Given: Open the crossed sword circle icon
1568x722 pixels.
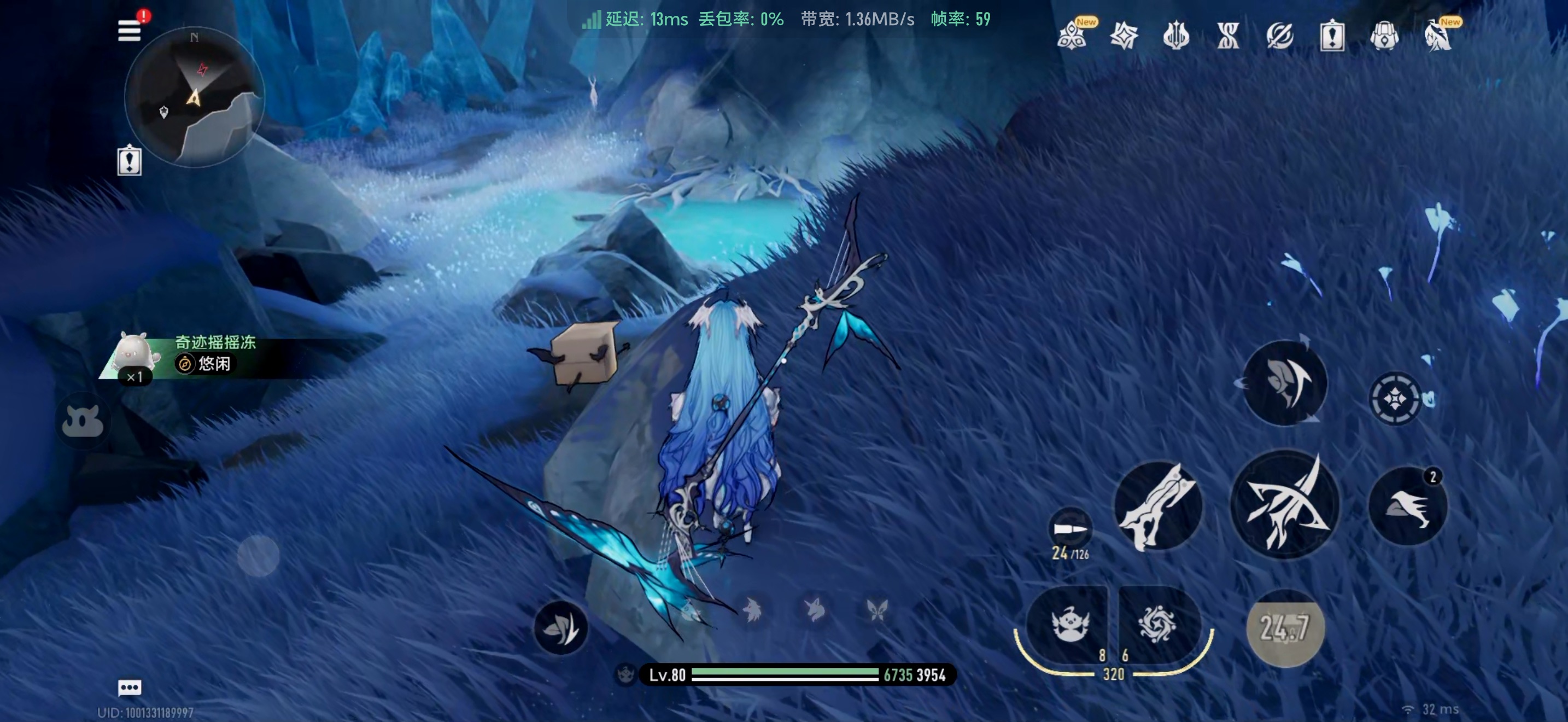Looking at the screenshot, I should pos(1279,36).
